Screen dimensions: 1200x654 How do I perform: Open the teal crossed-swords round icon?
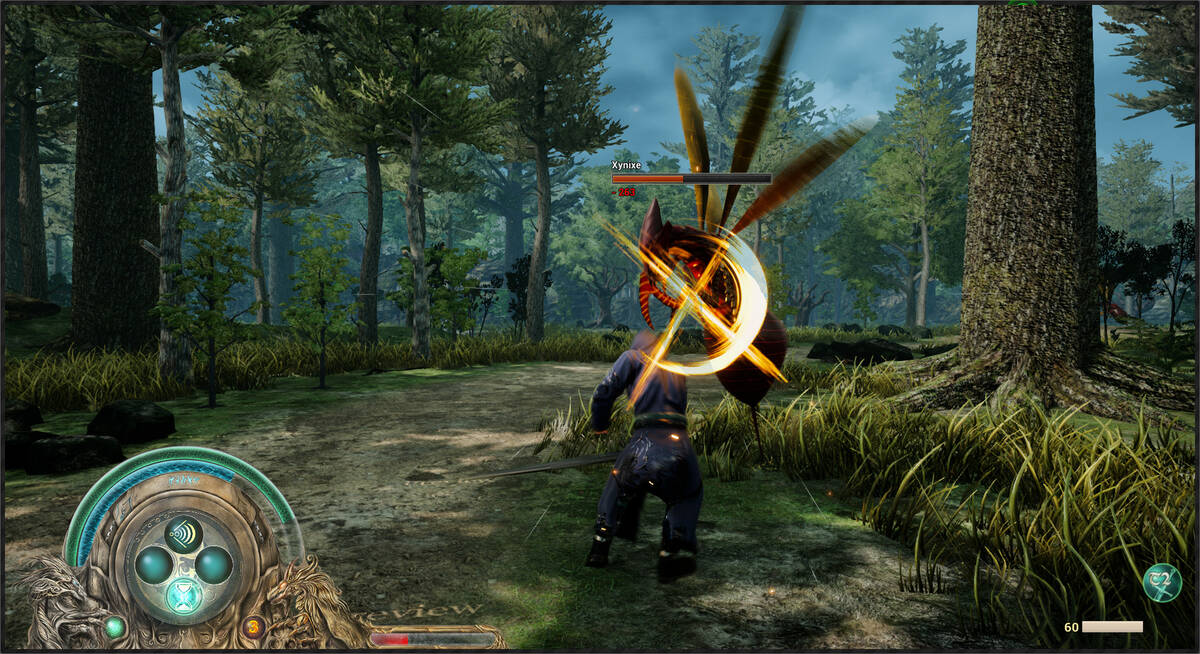(x=1160, y=584)
